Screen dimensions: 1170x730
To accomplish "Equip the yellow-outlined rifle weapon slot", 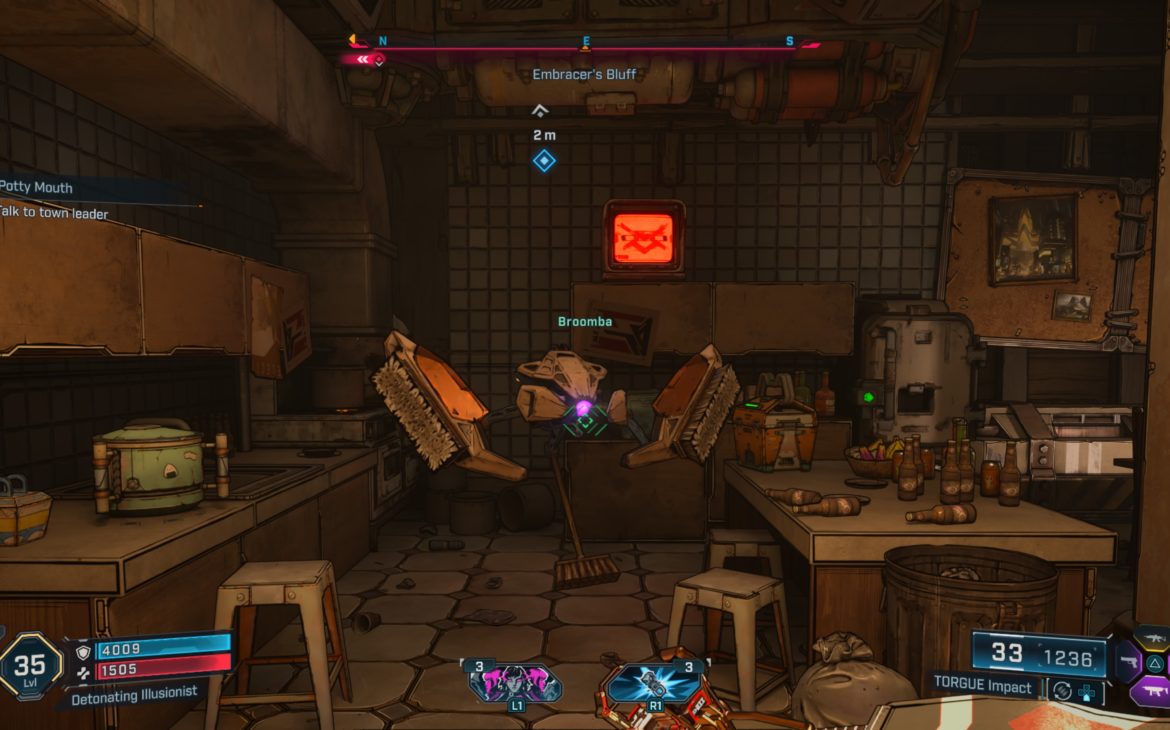I will (1153, 637).
